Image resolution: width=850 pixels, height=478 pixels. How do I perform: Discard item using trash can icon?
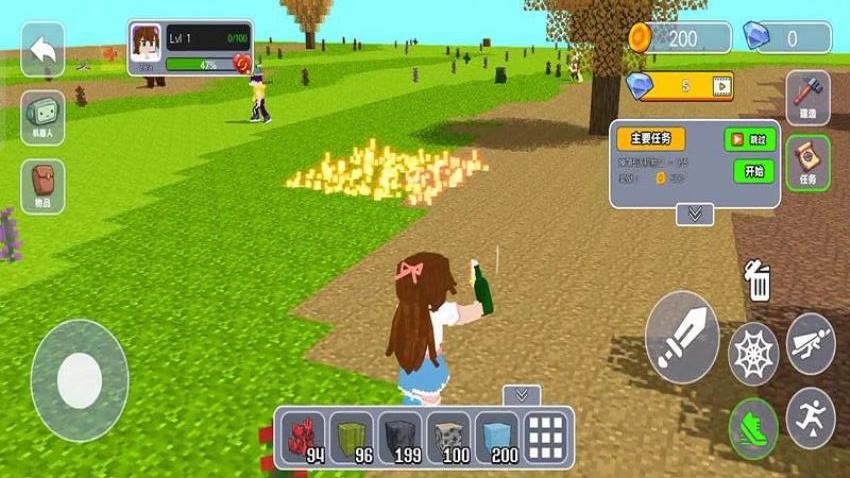[x=758, y=281]
